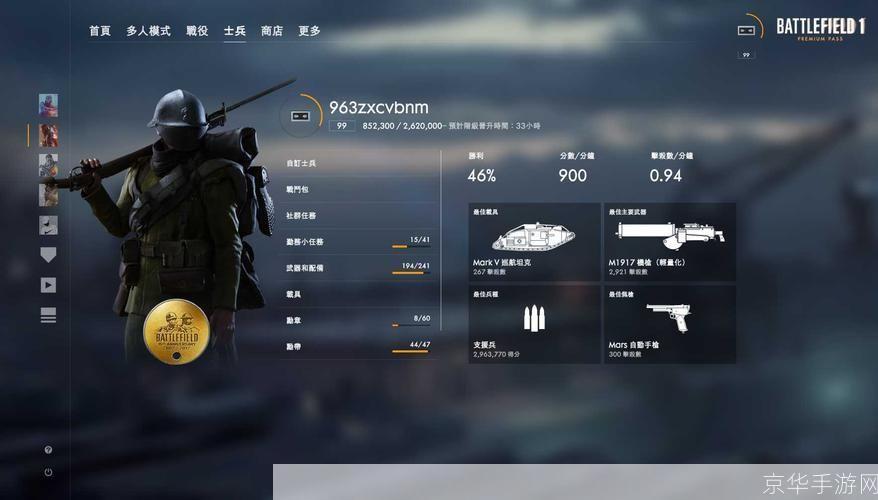Image resolution: width=878 pixels, height=500 pixels.
Task: Open the 勳帶 ribbons row
Action: tap(360, 346)
